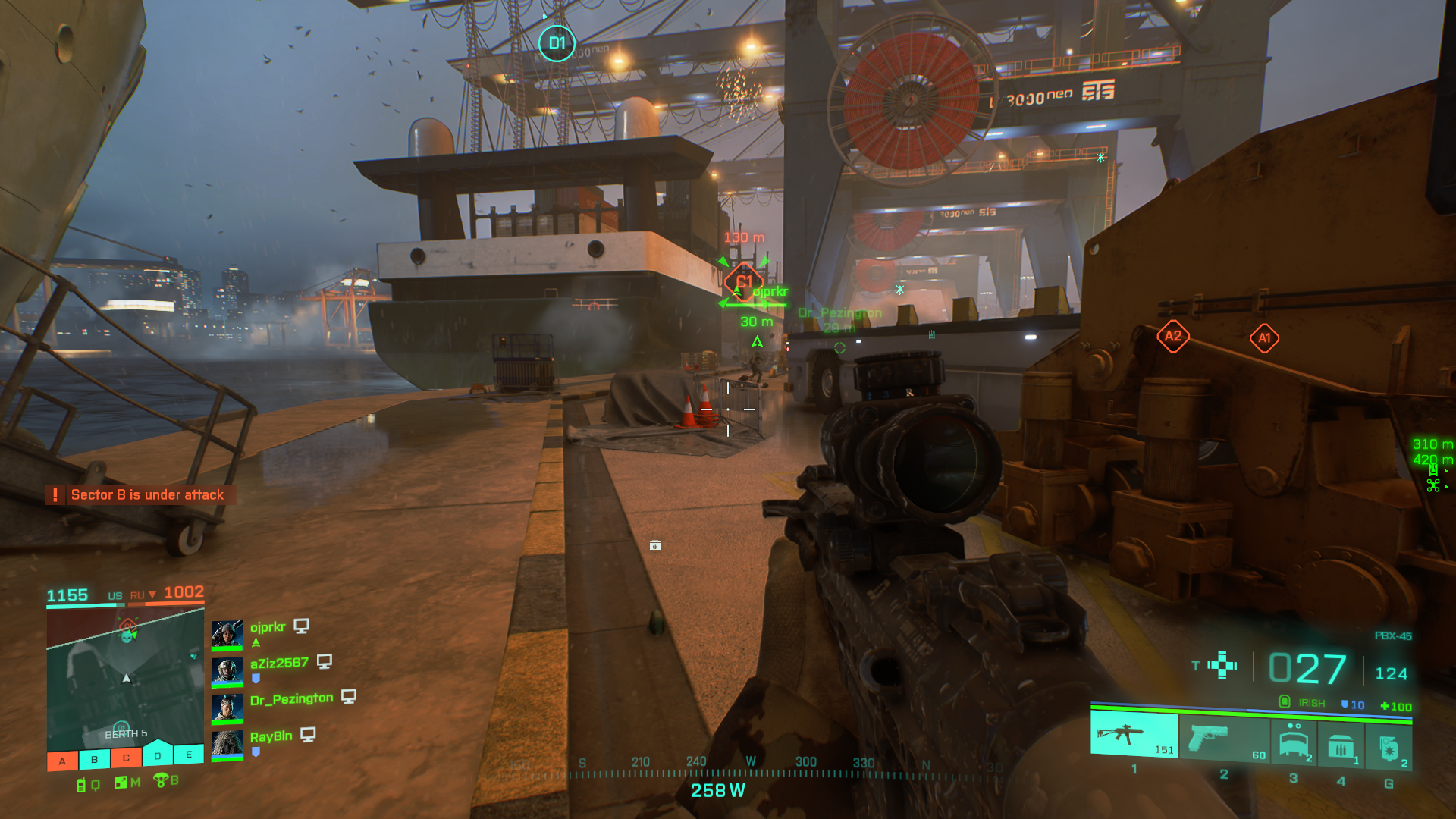
Task: Select squad member ojprkr's portrait
Action: coord(227,634)
